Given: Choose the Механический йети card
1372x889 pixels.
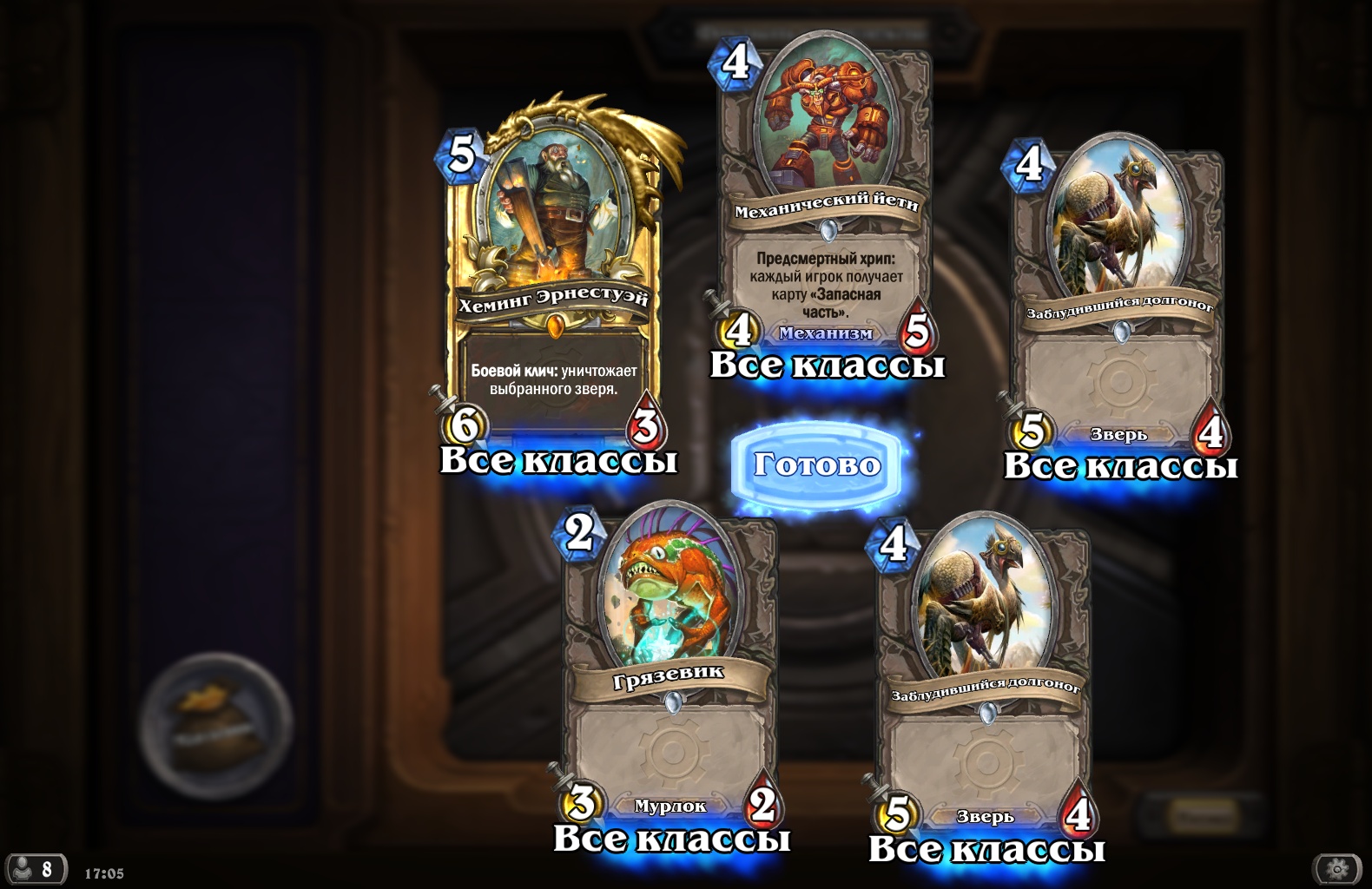Looking at the screenshot, I should (x=825, y=208).
